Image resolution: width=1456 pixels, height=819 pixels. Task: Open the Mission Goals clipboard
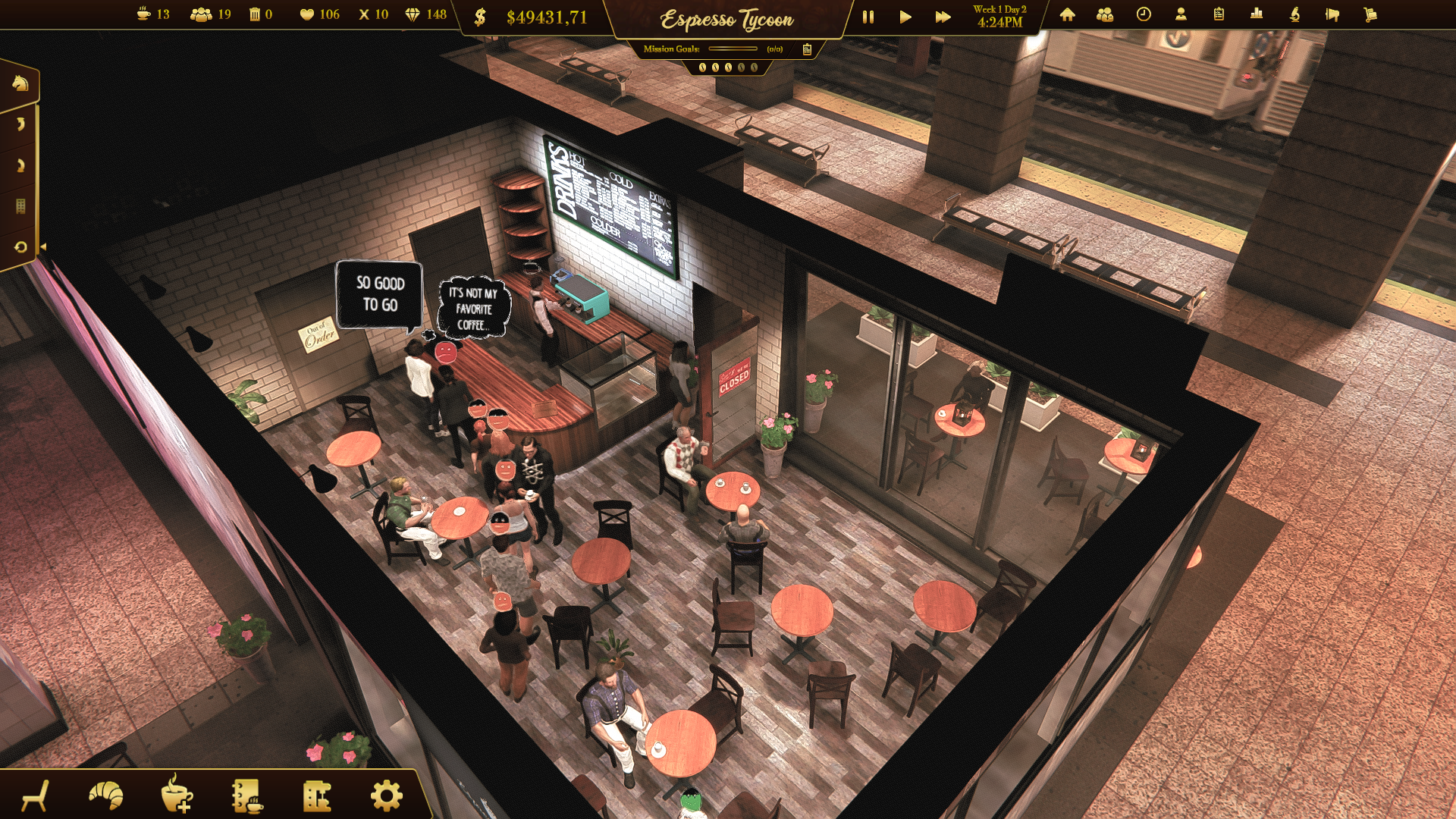tap(807, 49)
